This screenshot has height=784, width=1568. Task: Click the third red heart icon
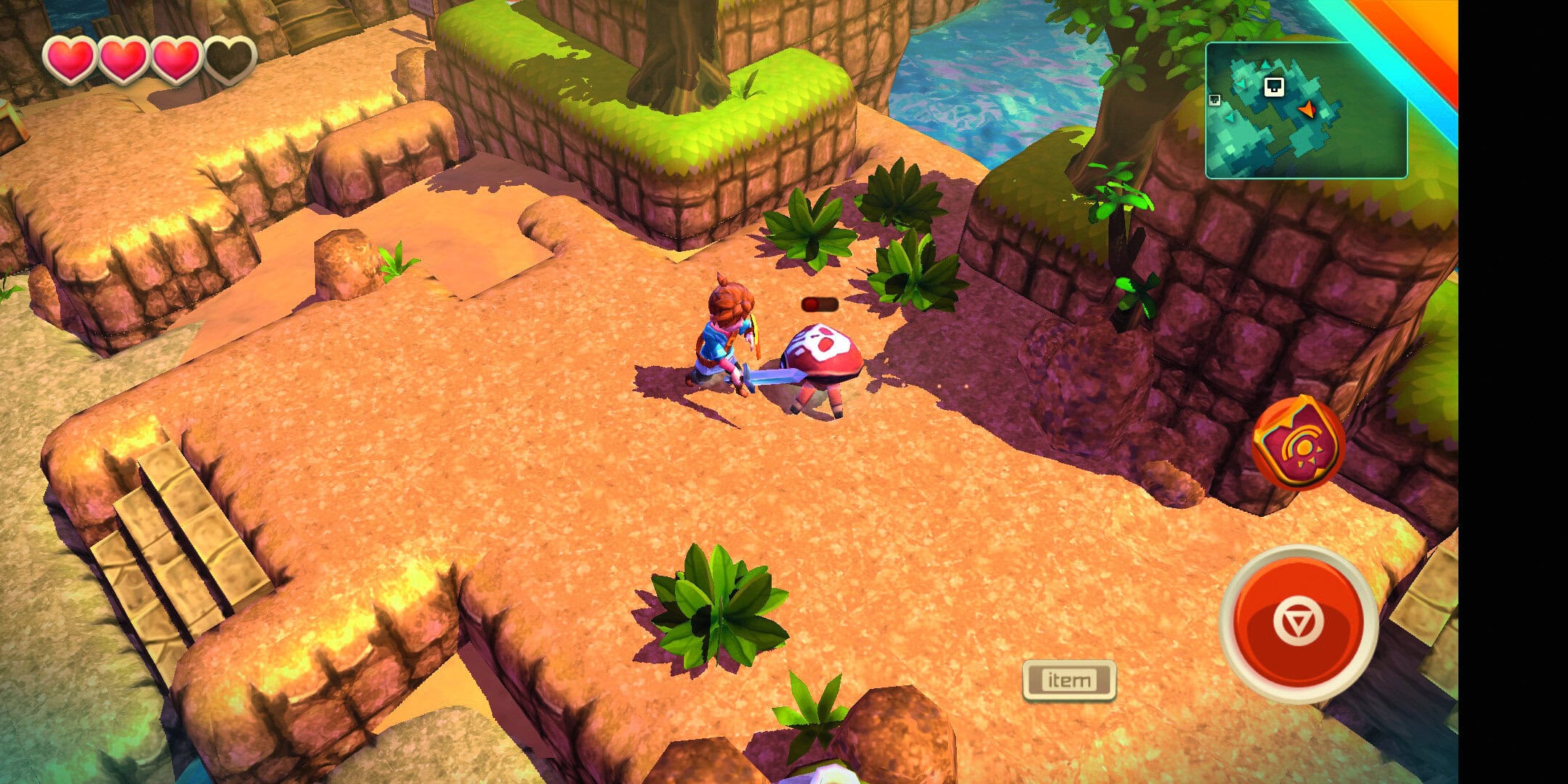pos(174,58)
